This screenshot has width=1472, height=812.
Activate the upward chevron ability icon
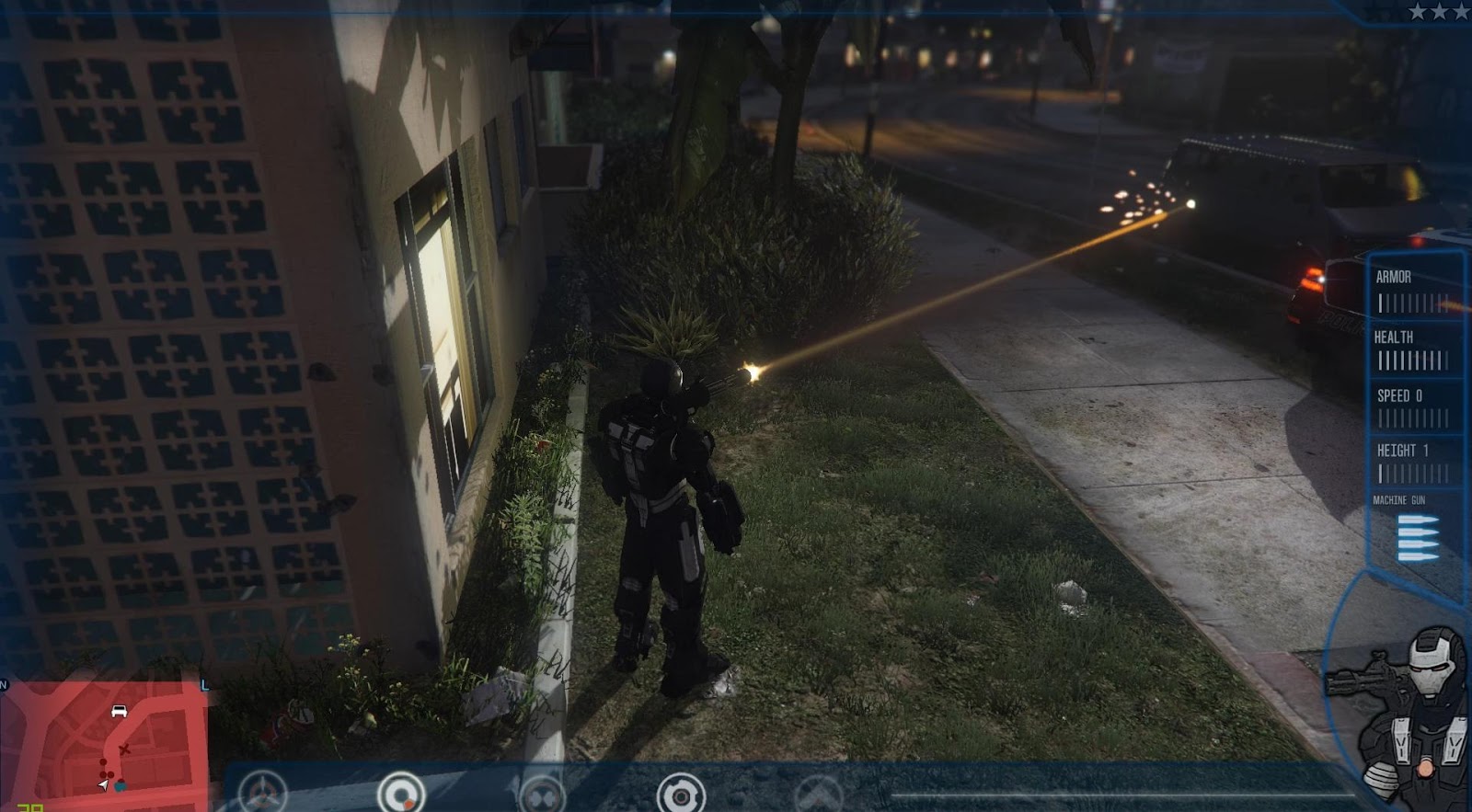(x=820, y=795)
